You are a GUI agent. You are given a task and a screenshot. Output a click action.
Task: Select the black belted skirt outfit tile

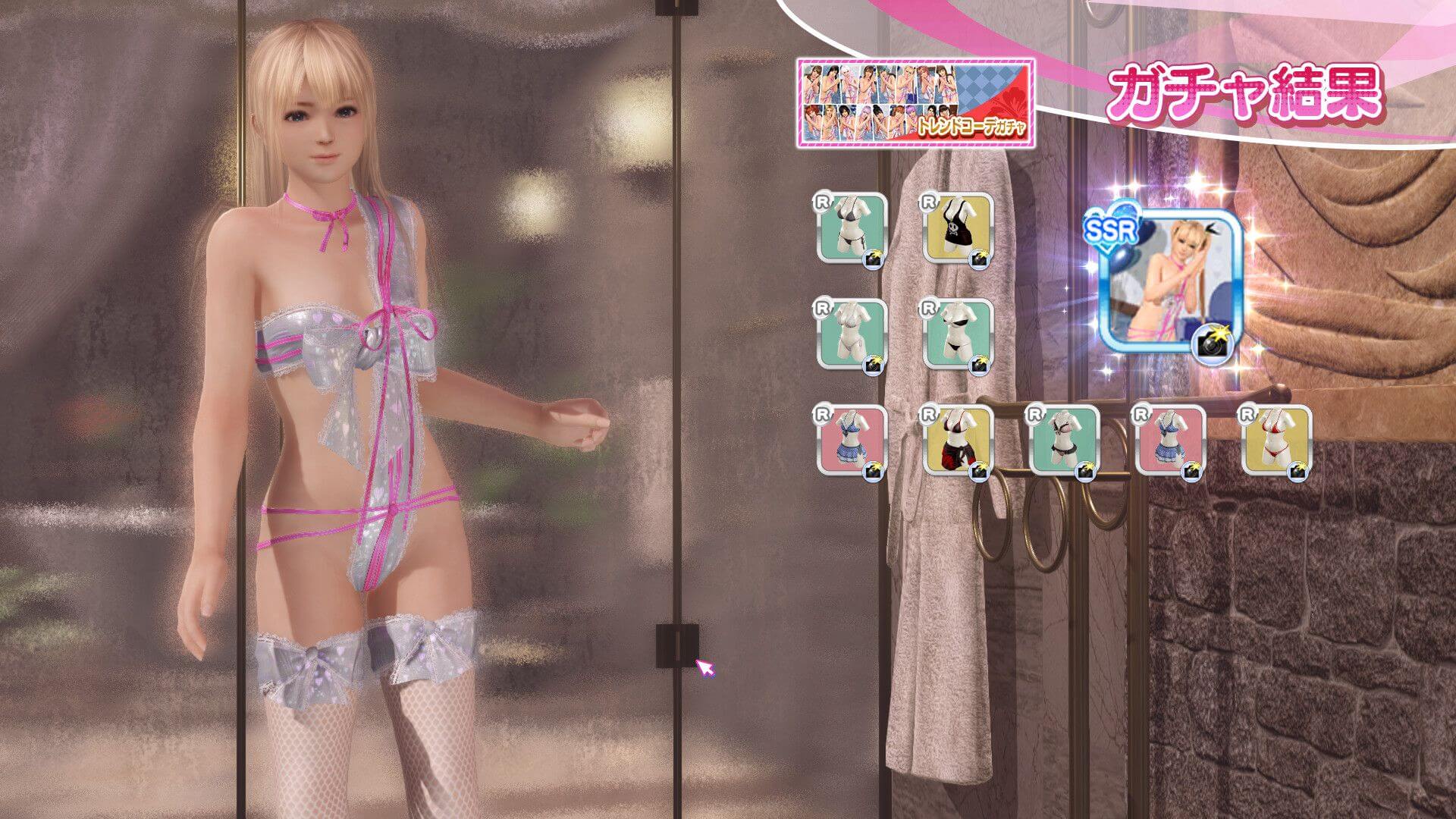point(1064,441)
